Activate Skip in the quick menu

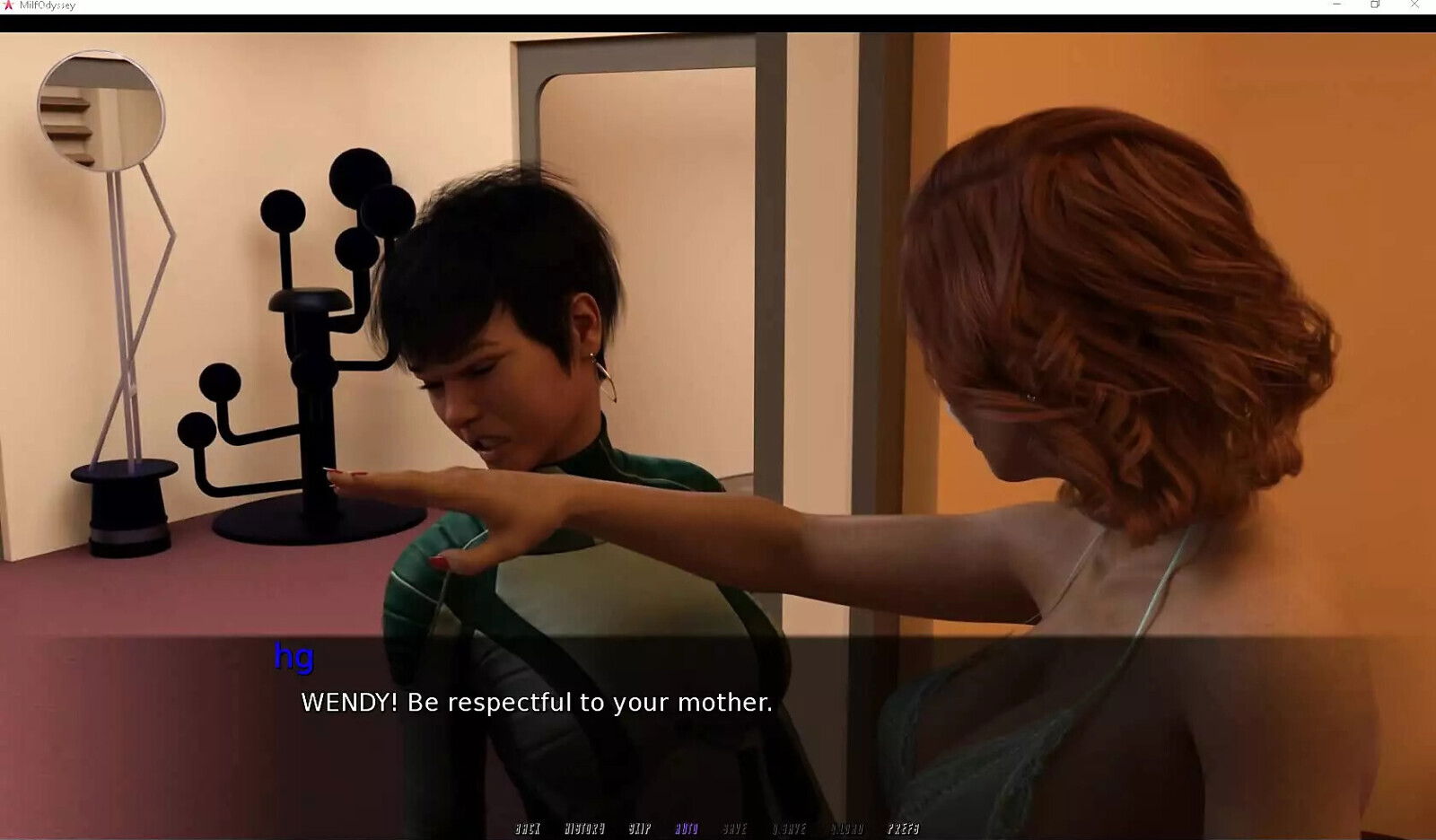point(640,828)
